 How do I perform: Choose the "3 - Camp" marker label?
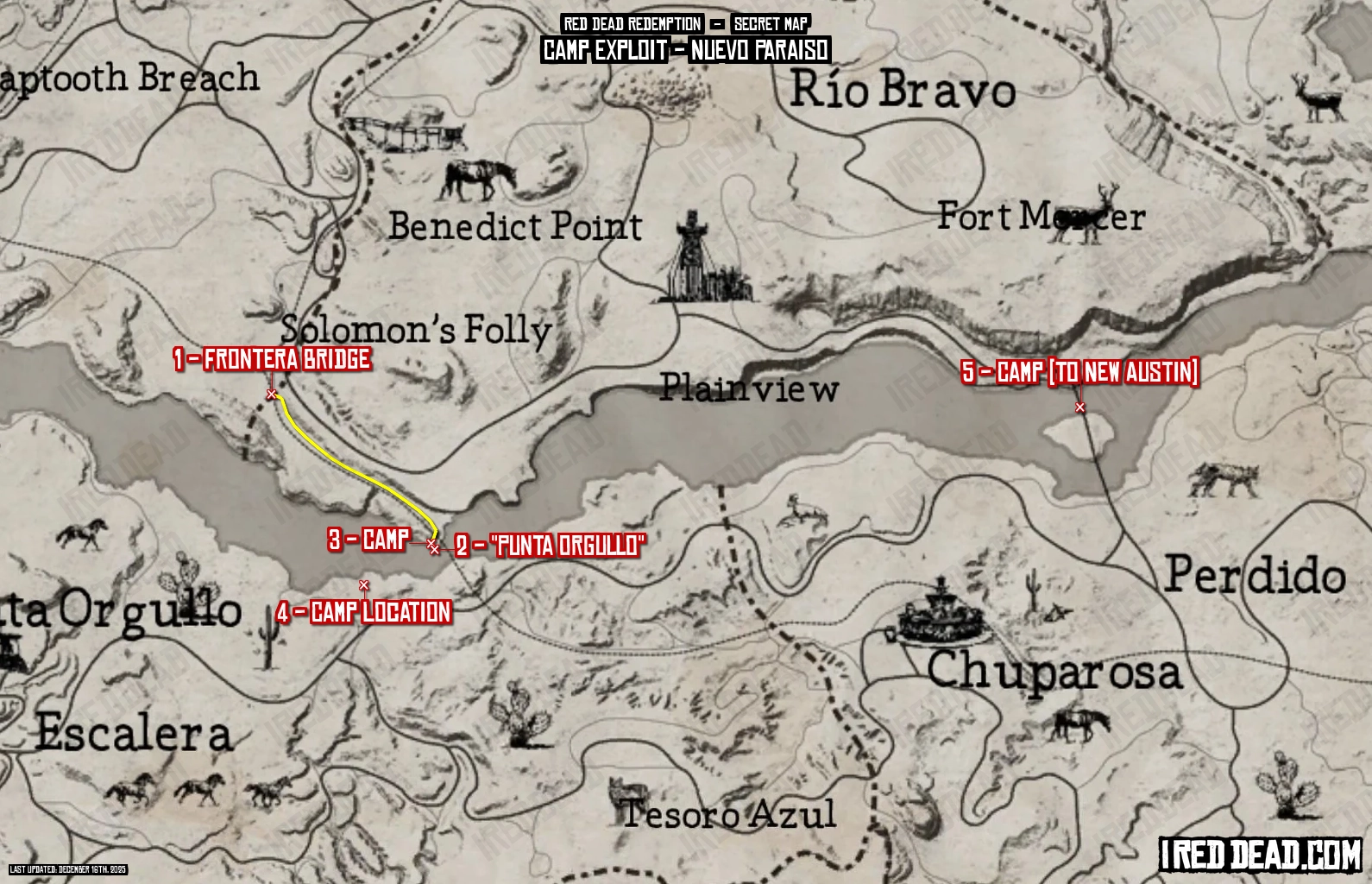[x=368, y=540]
